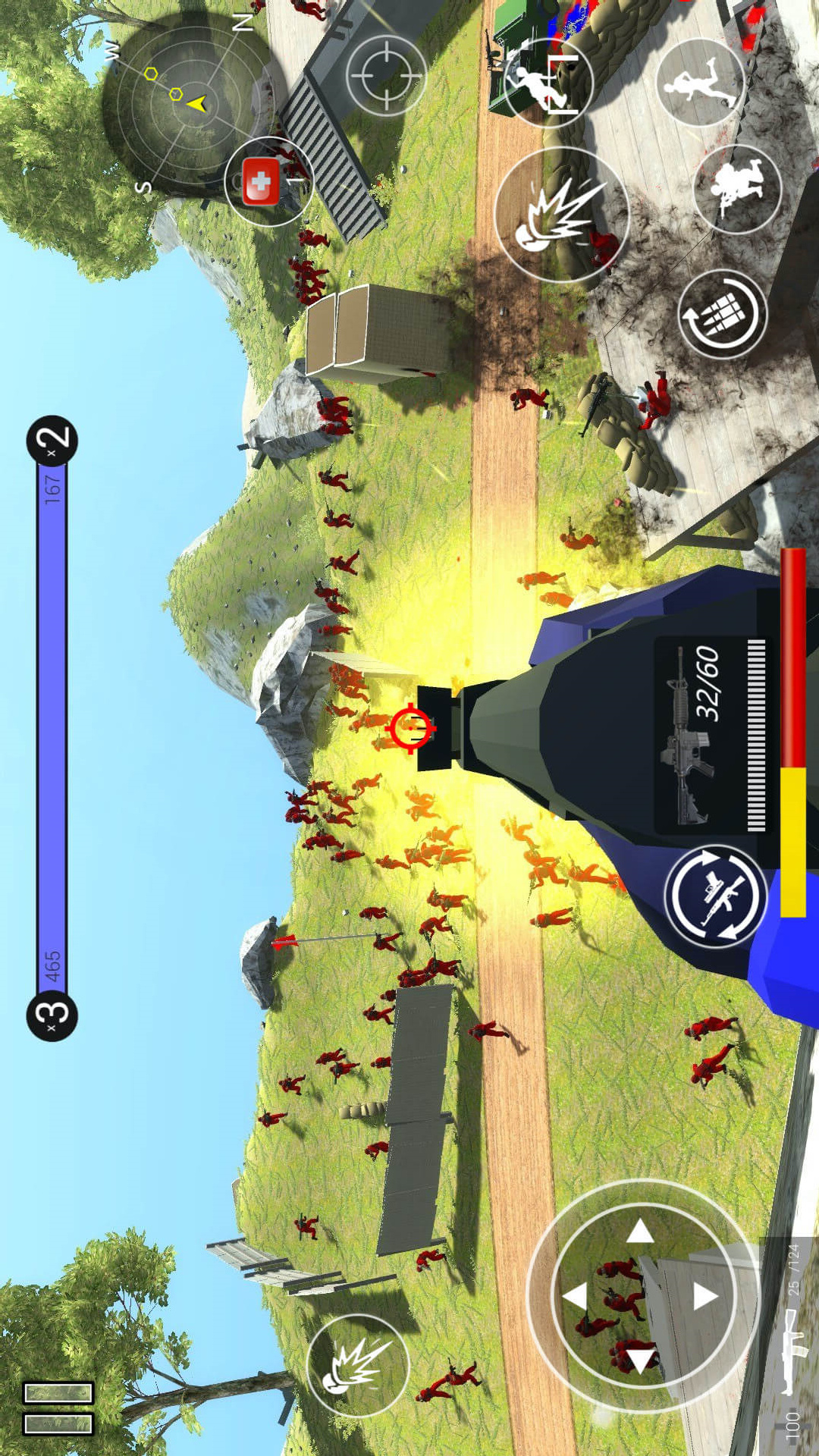Pause the game with the pause button

click(x=58, y=1407)
